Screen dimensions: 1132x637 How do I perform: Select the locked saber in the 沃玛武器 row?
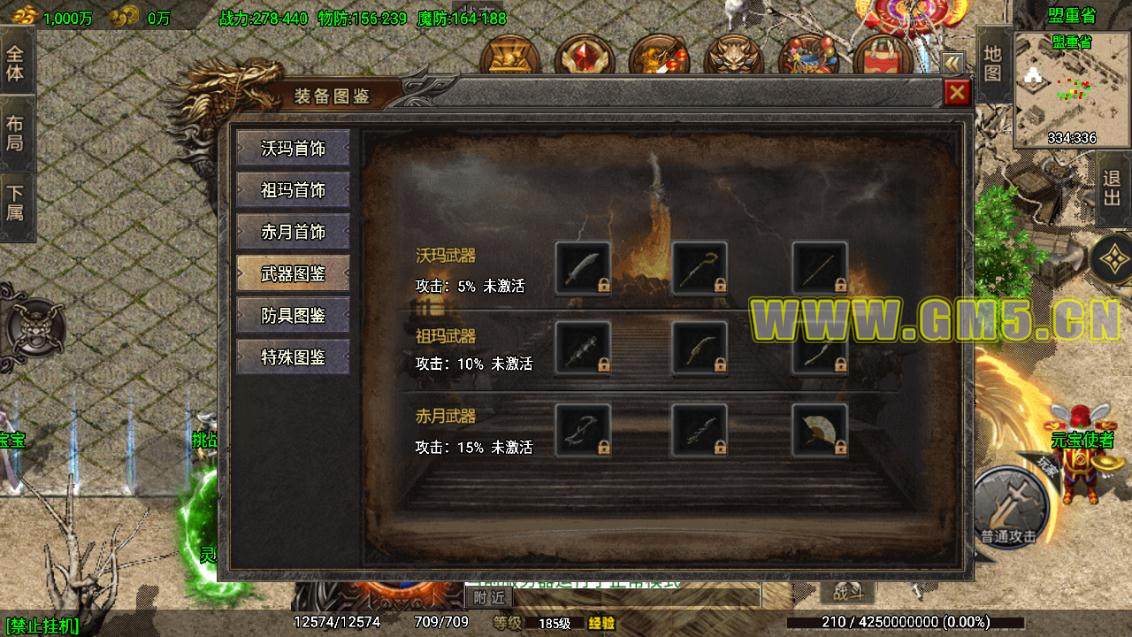pos(582,268)
